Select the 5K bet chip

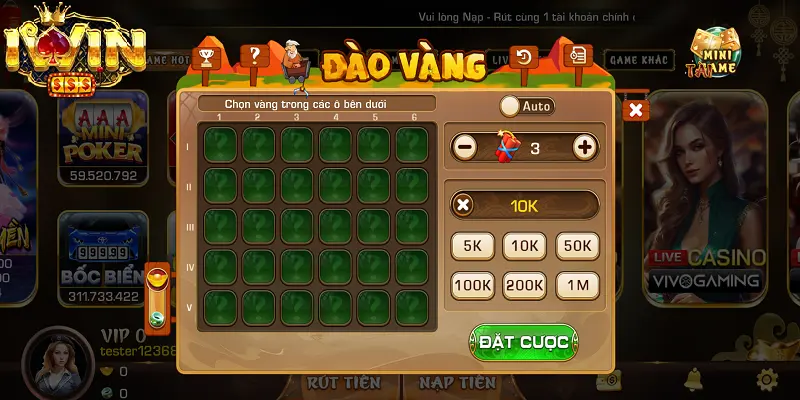[475, 246]
